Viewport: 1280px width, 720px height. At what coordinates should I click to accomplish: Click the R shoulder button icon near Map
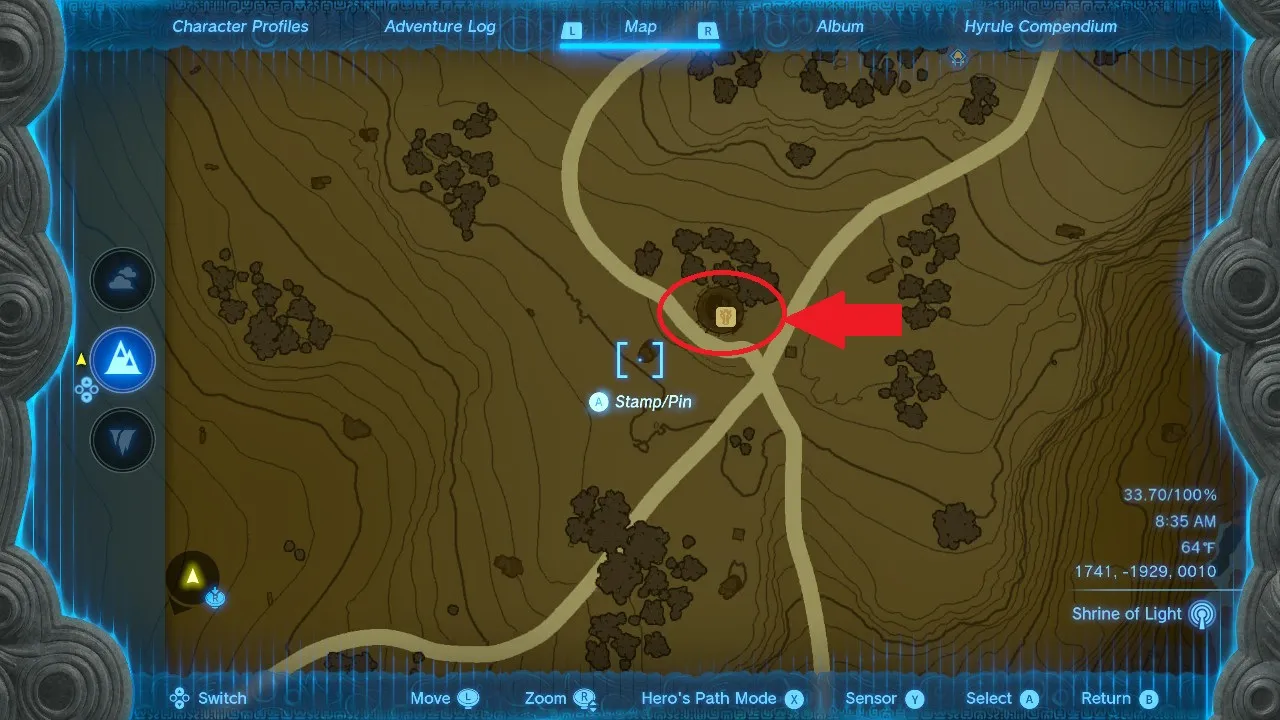pyautogui.click(x=708, y=32)
